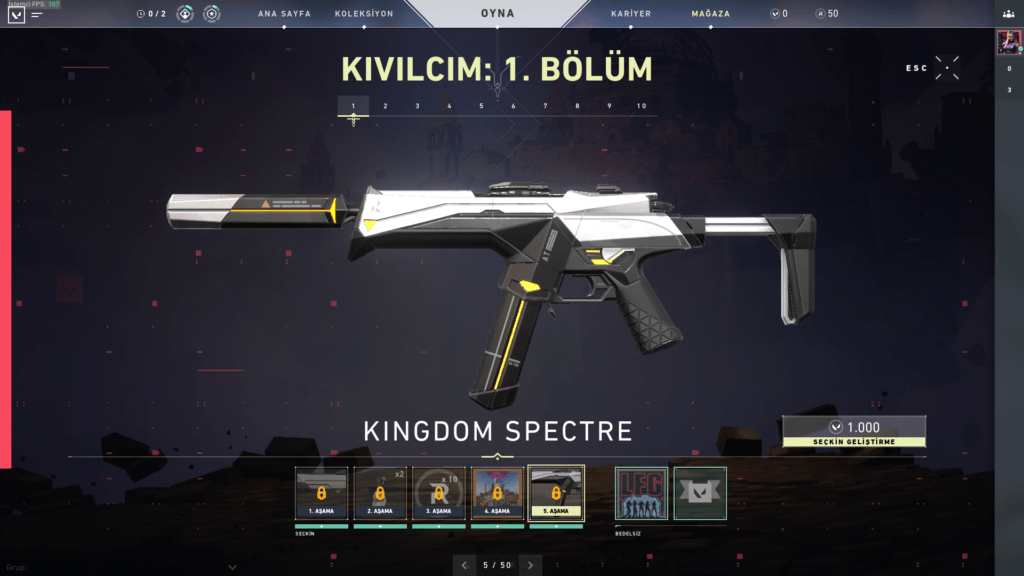Select the 1. Aşama reward tile

[321, 493]
